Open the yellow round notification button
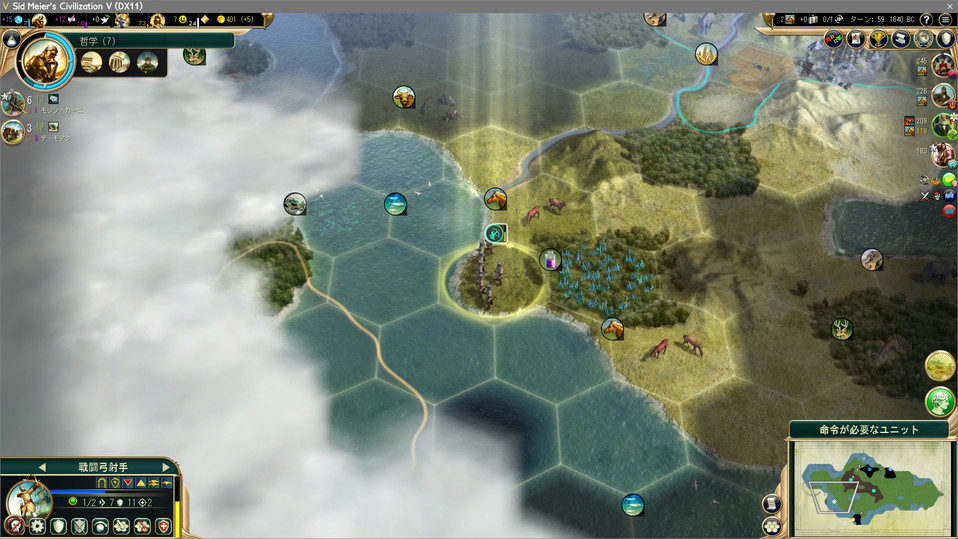This screenshot has width=958, height=539. click(939, 366)
